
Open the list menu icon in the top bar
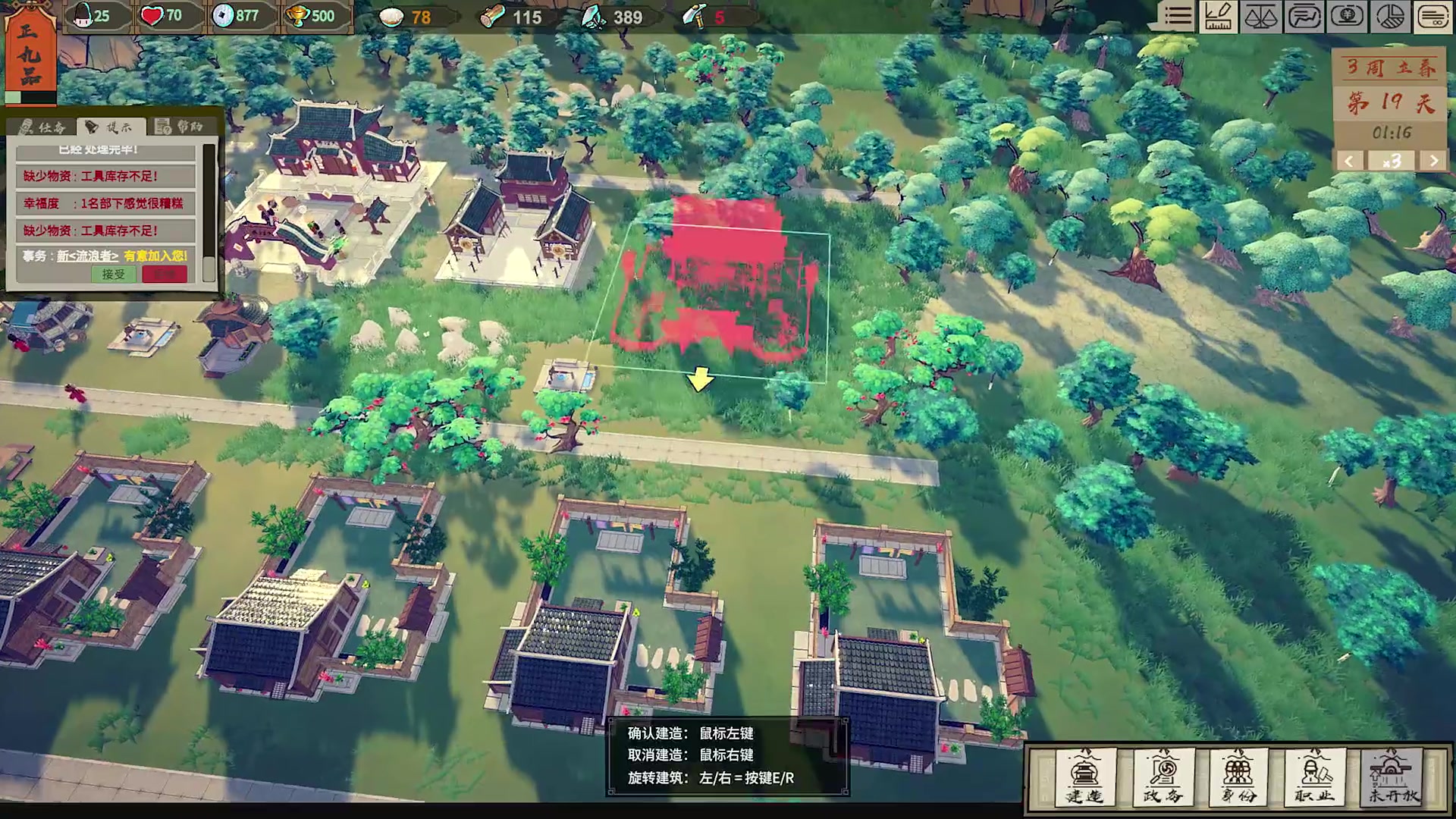tap(1178, 17)
